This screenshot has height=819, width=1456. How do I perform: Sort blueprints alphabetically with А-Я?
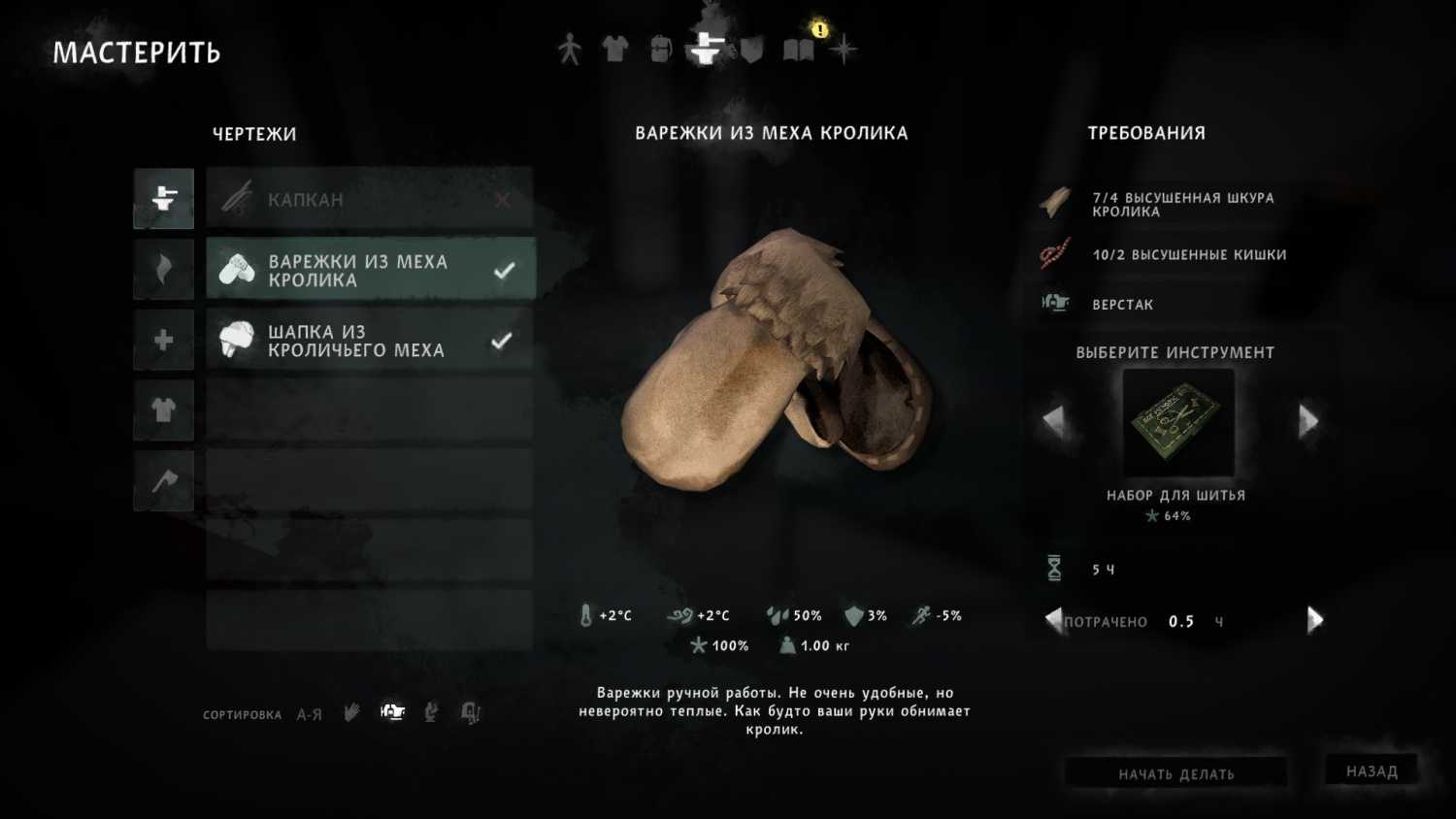point(310,714)
